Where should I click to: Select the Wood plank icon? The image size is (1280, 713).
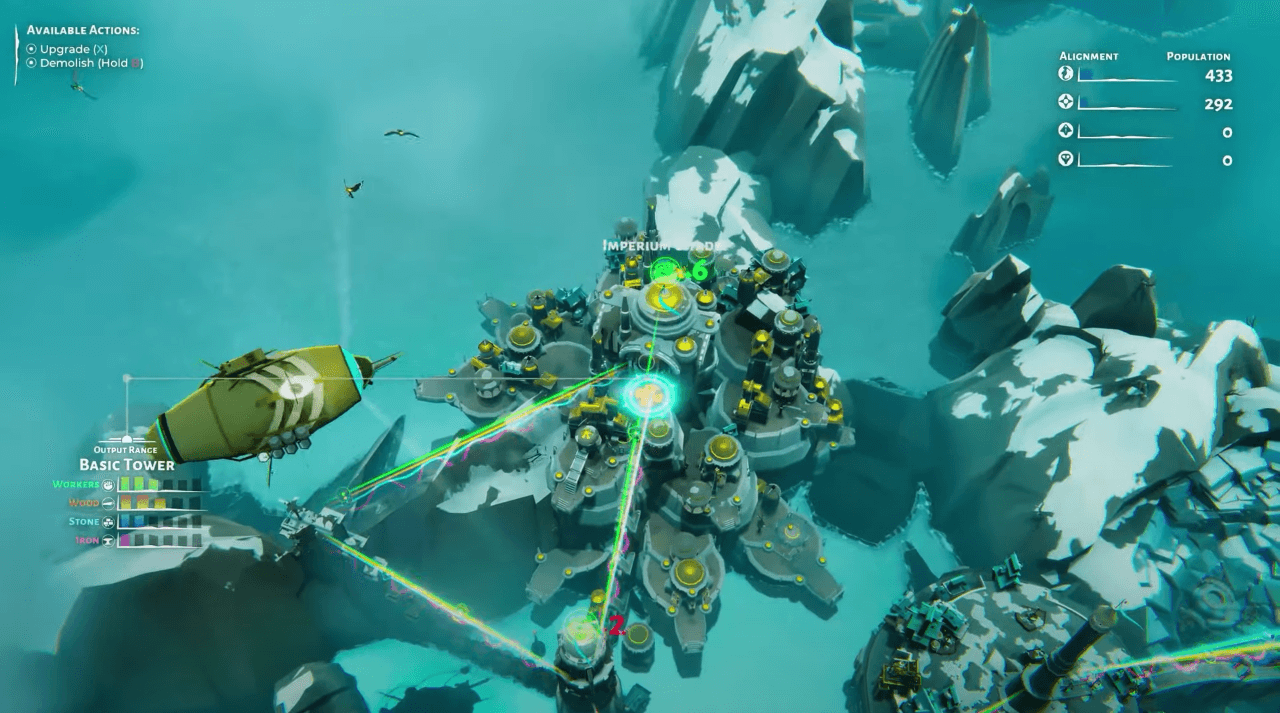[108, 503]
